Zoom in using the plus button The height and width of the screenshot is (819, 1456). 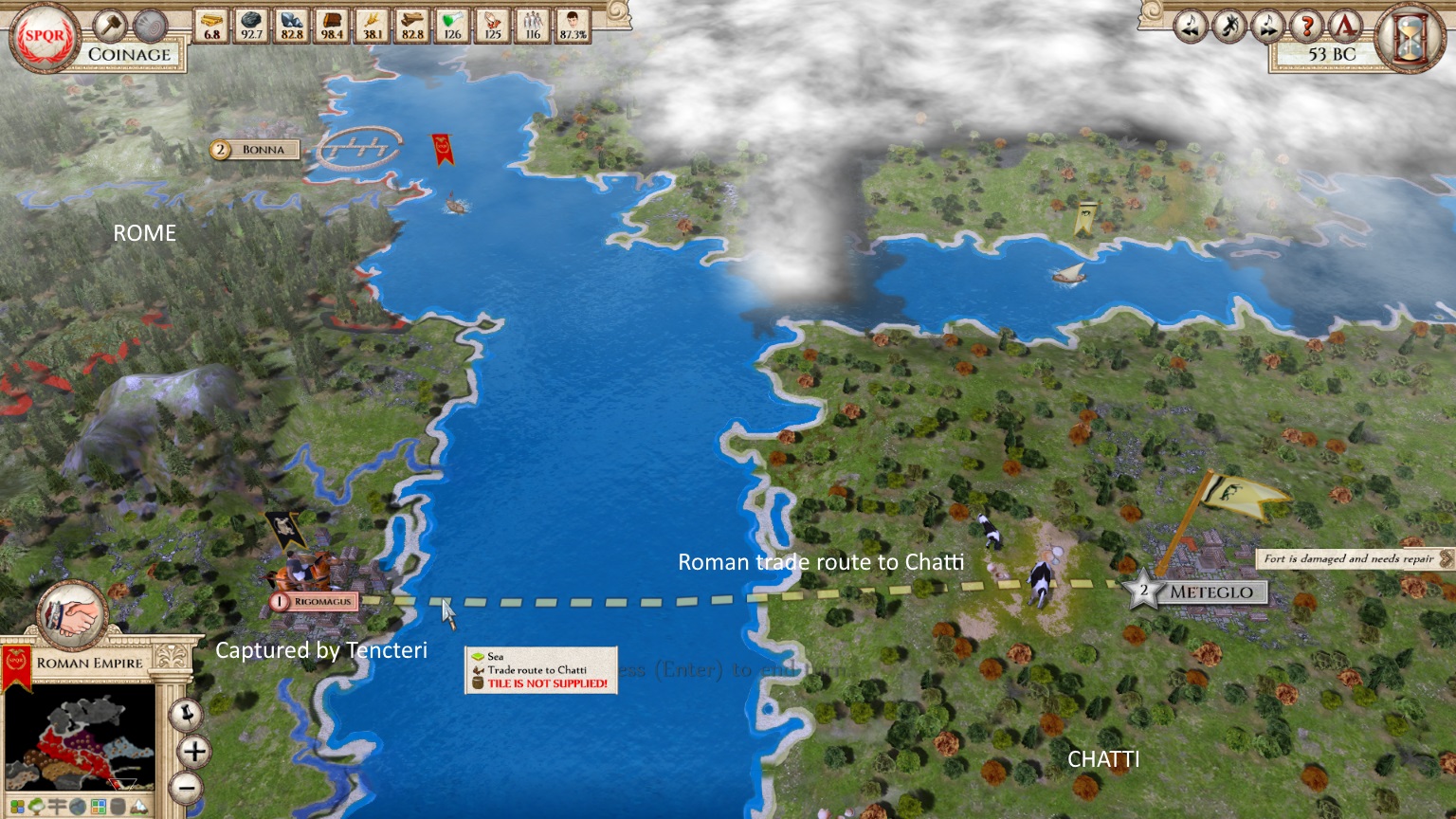click(x=193, y=752)
